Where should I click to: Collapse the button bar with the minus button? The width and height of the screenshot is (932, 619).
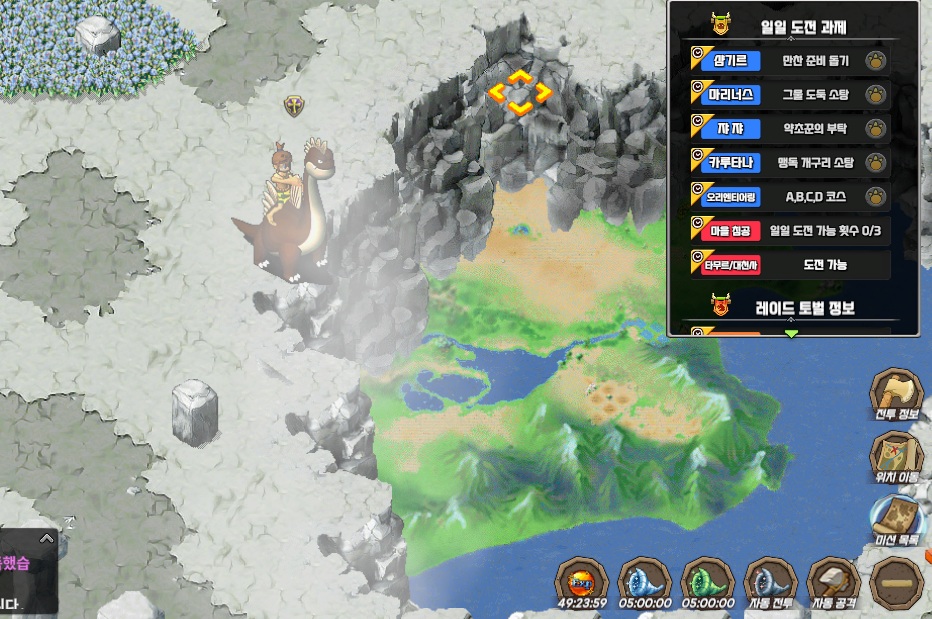tap(897, 581)
